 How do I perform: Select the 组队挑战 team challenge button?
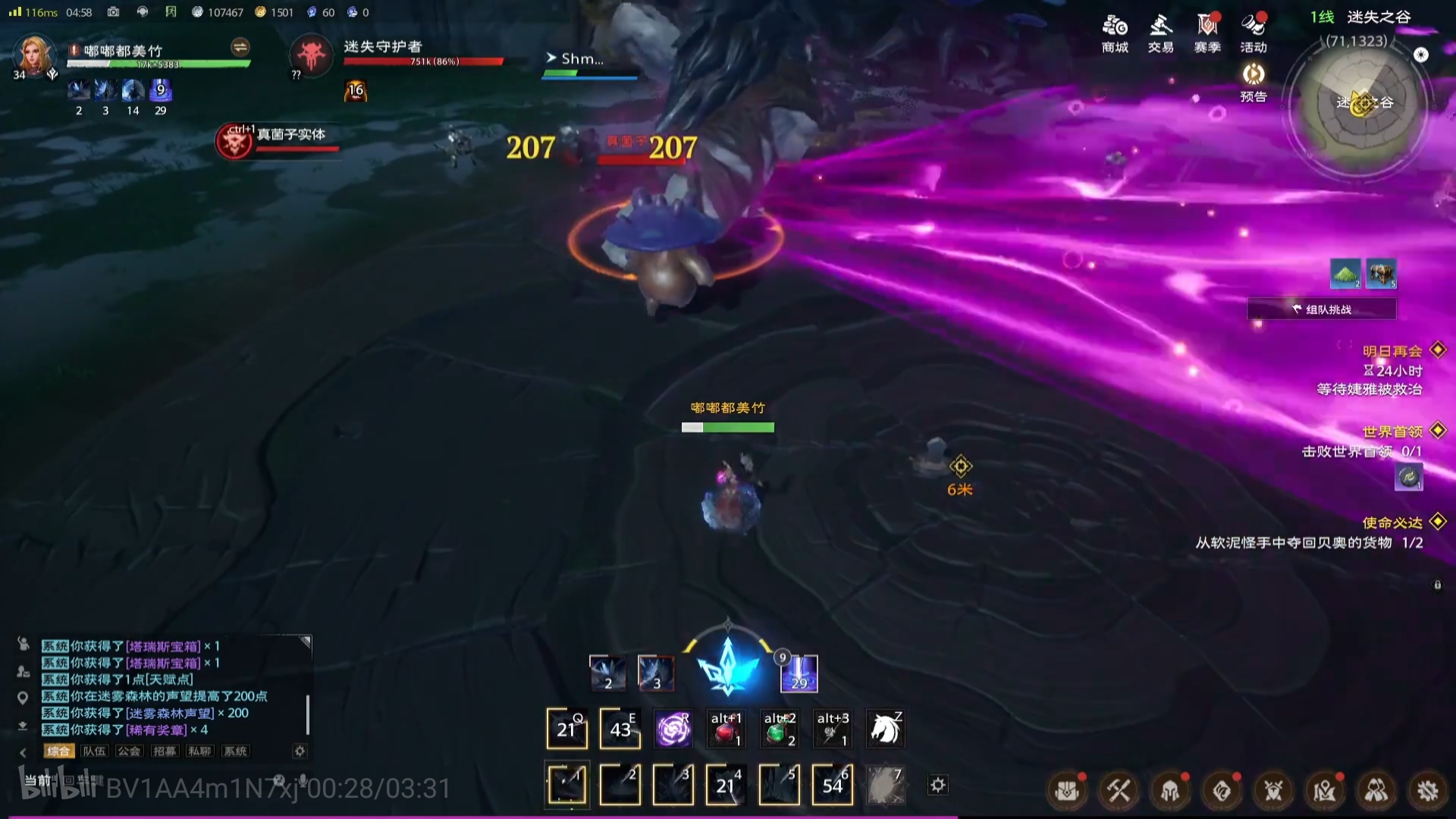[1322, 309]
